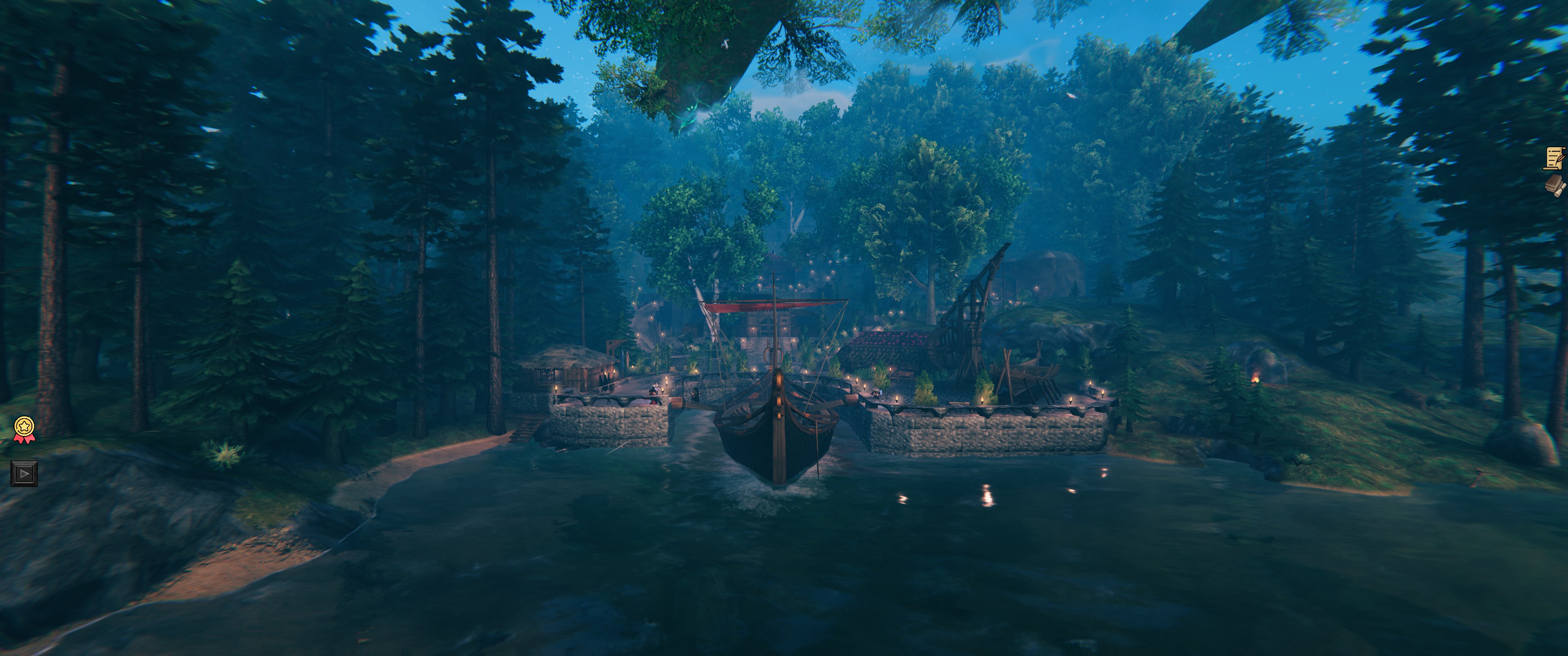Click the dark play arrow button

(24, 473)
